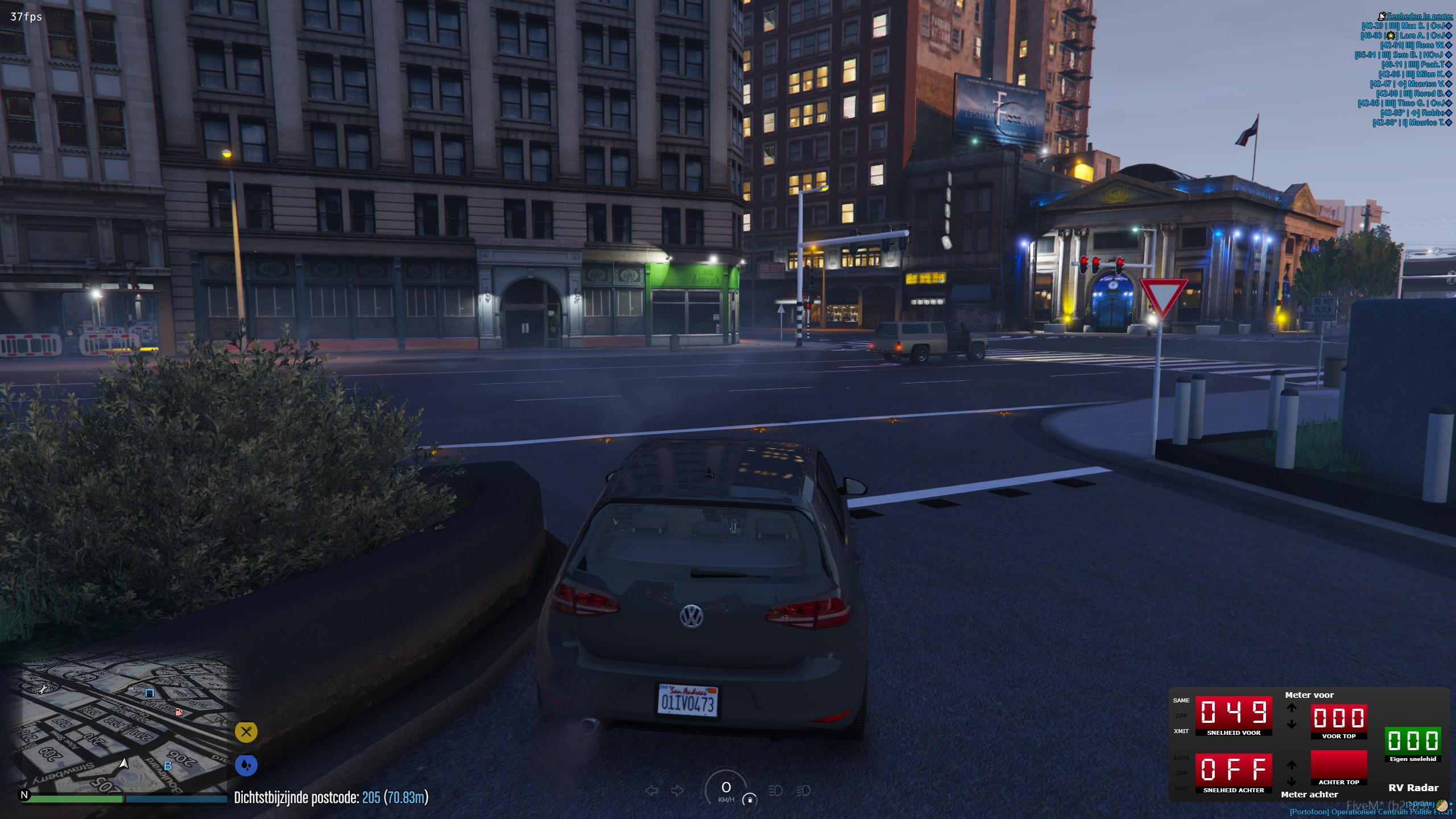Select the VOOR TOP speed display

(x=1338, y=718)
